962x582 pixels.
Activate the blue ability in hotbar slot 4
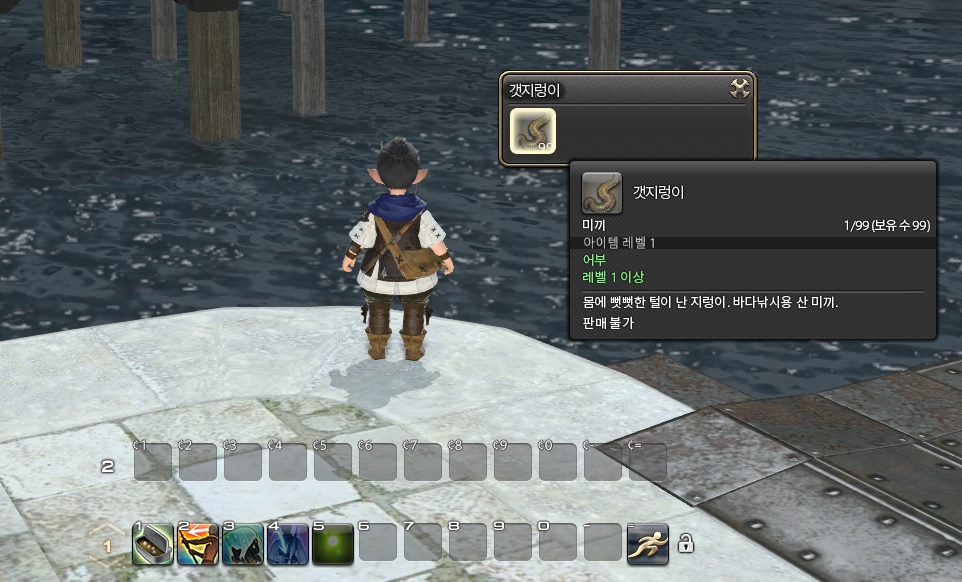[x=287, y=543]
